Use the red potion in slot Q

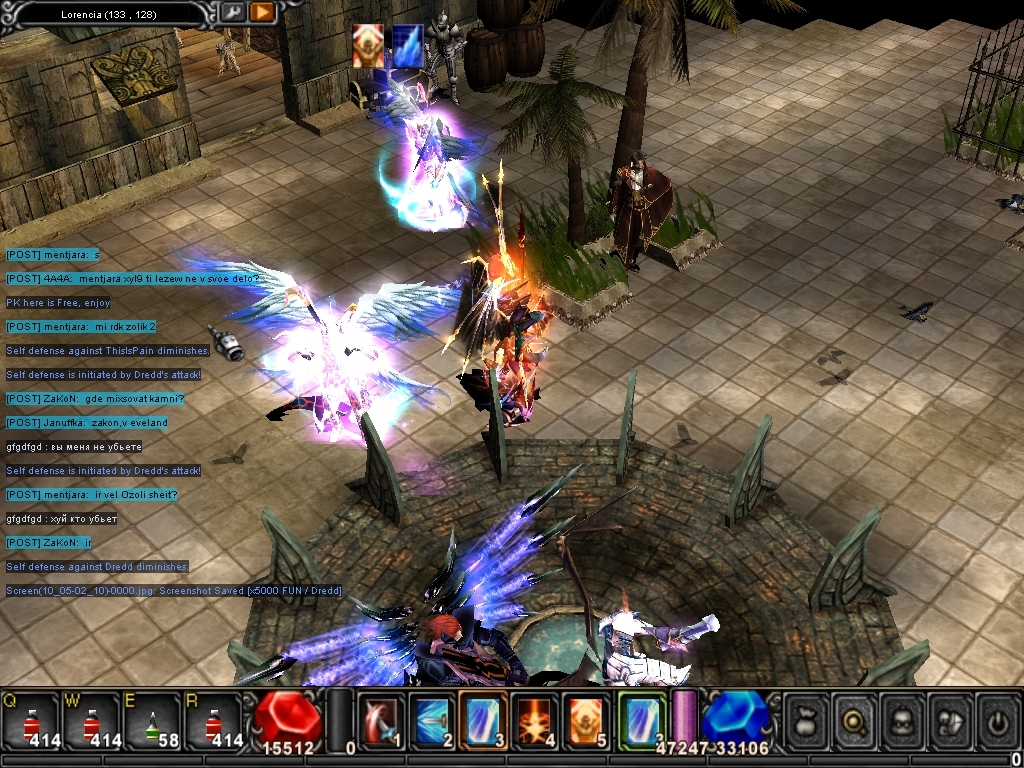click(29, 720)
